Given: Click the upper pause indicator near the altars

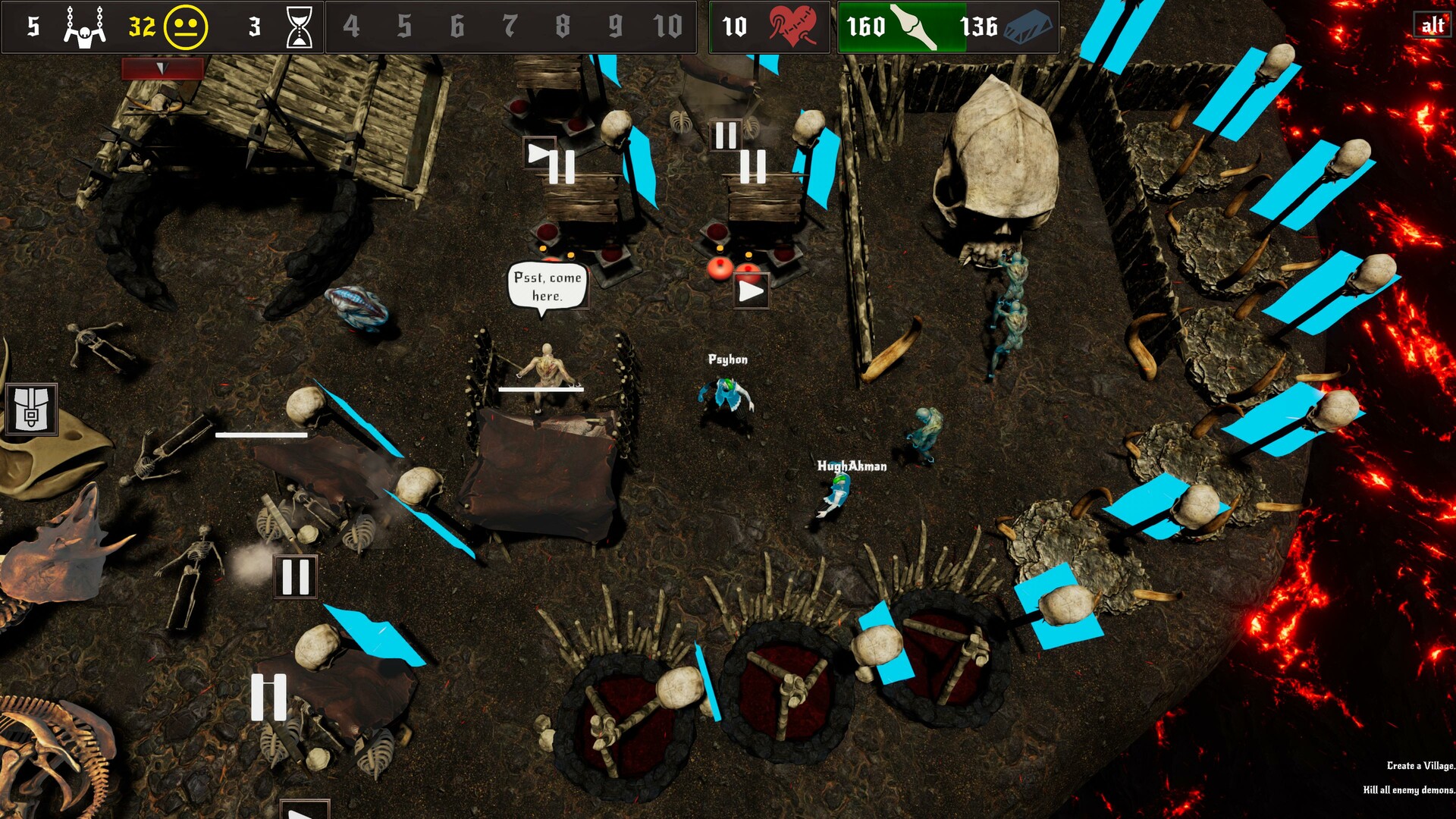Looking at the screenshot, I should 726,135.
